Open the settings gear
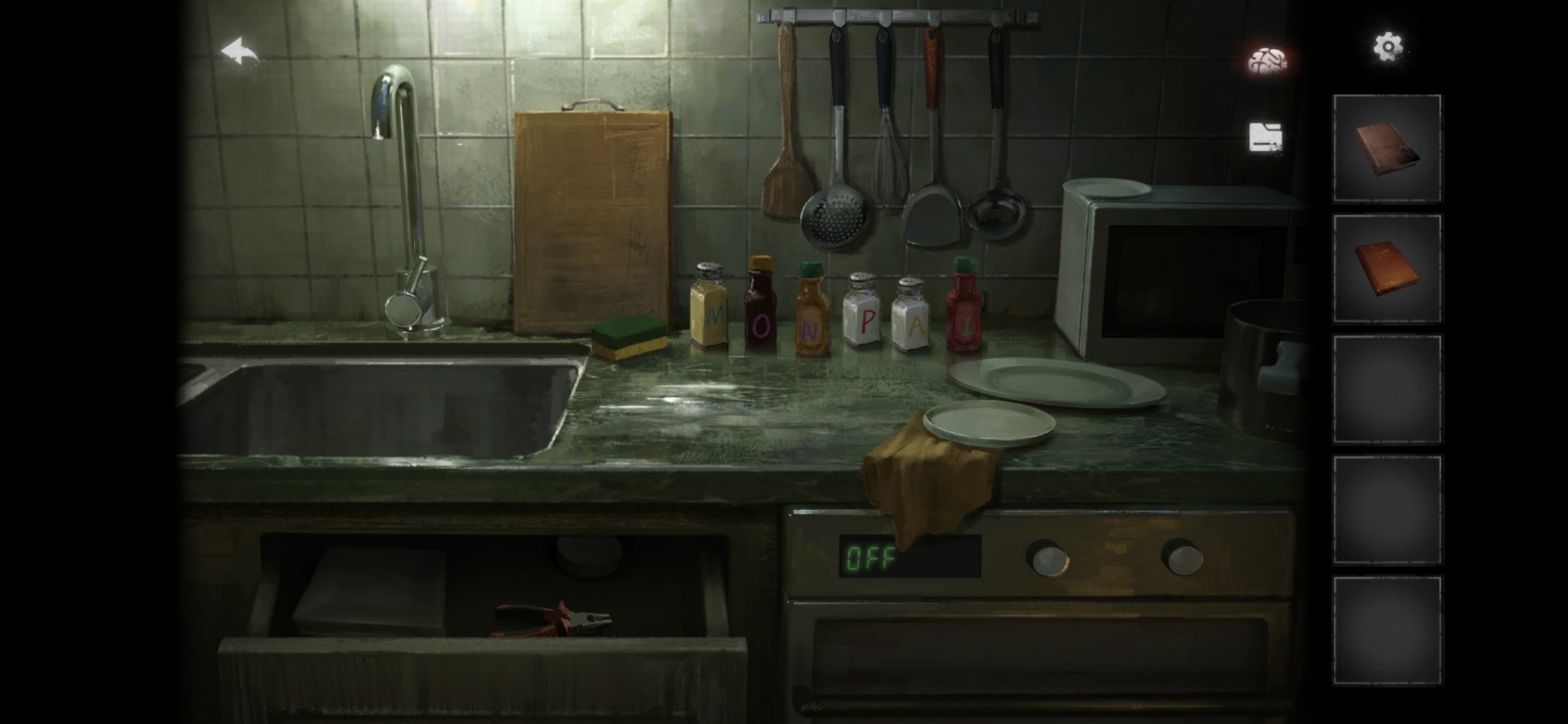Screen dimensions: 1568x724 tap(1388, 47)
